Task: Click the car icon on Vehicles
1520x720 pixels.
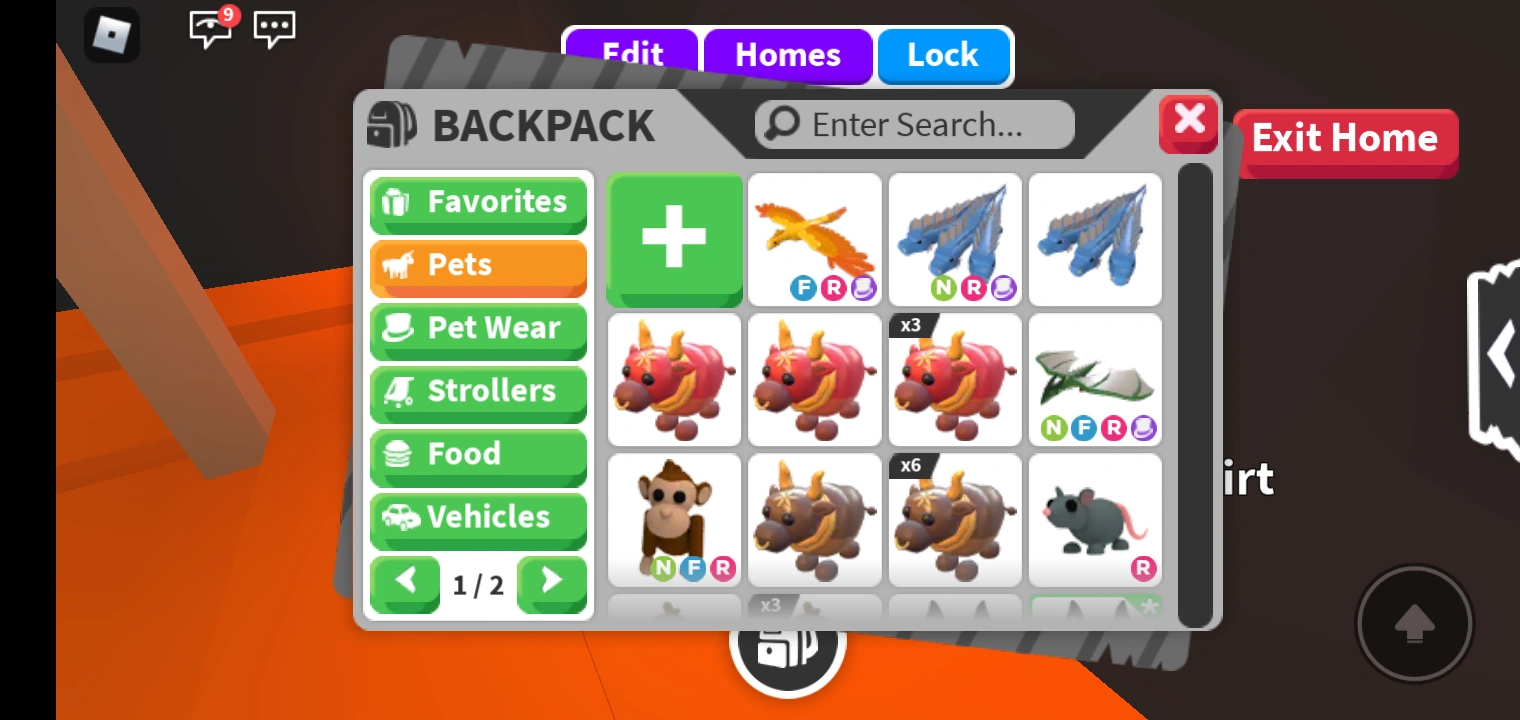Action: (x=399, y=517)
